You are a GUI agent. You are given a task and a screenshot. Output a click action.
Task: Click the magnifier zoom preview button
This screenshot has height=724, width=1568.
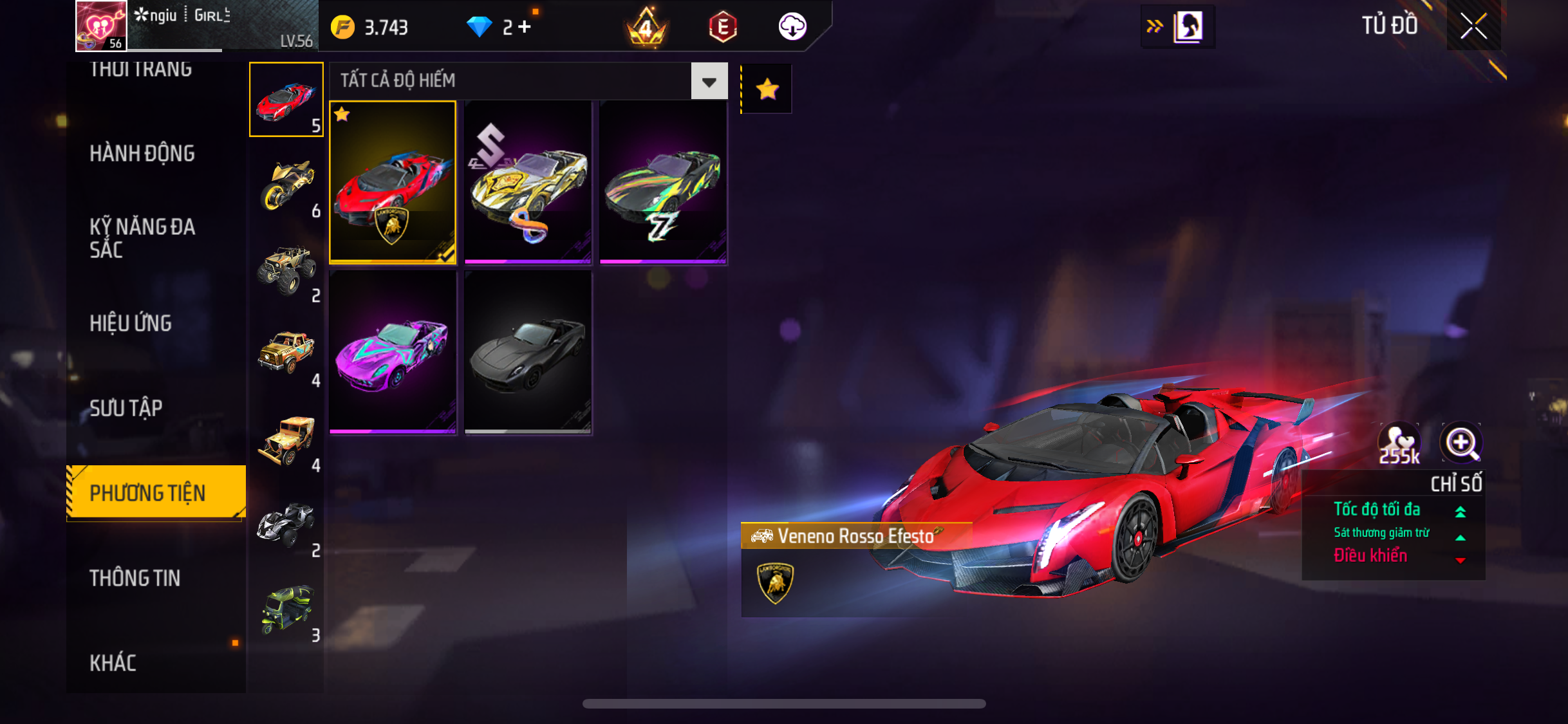tap(1461, 443)
